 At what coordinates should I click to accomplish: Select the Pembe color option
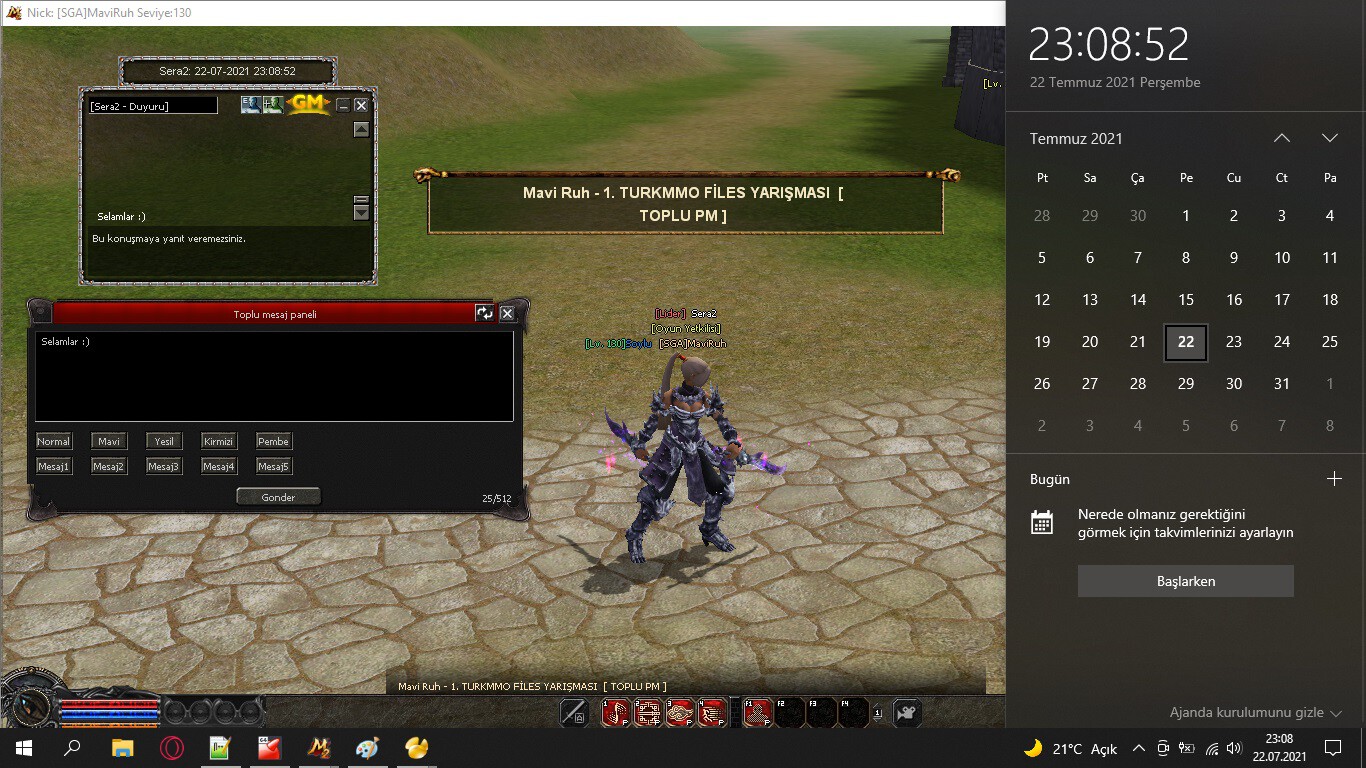(273, 441)
